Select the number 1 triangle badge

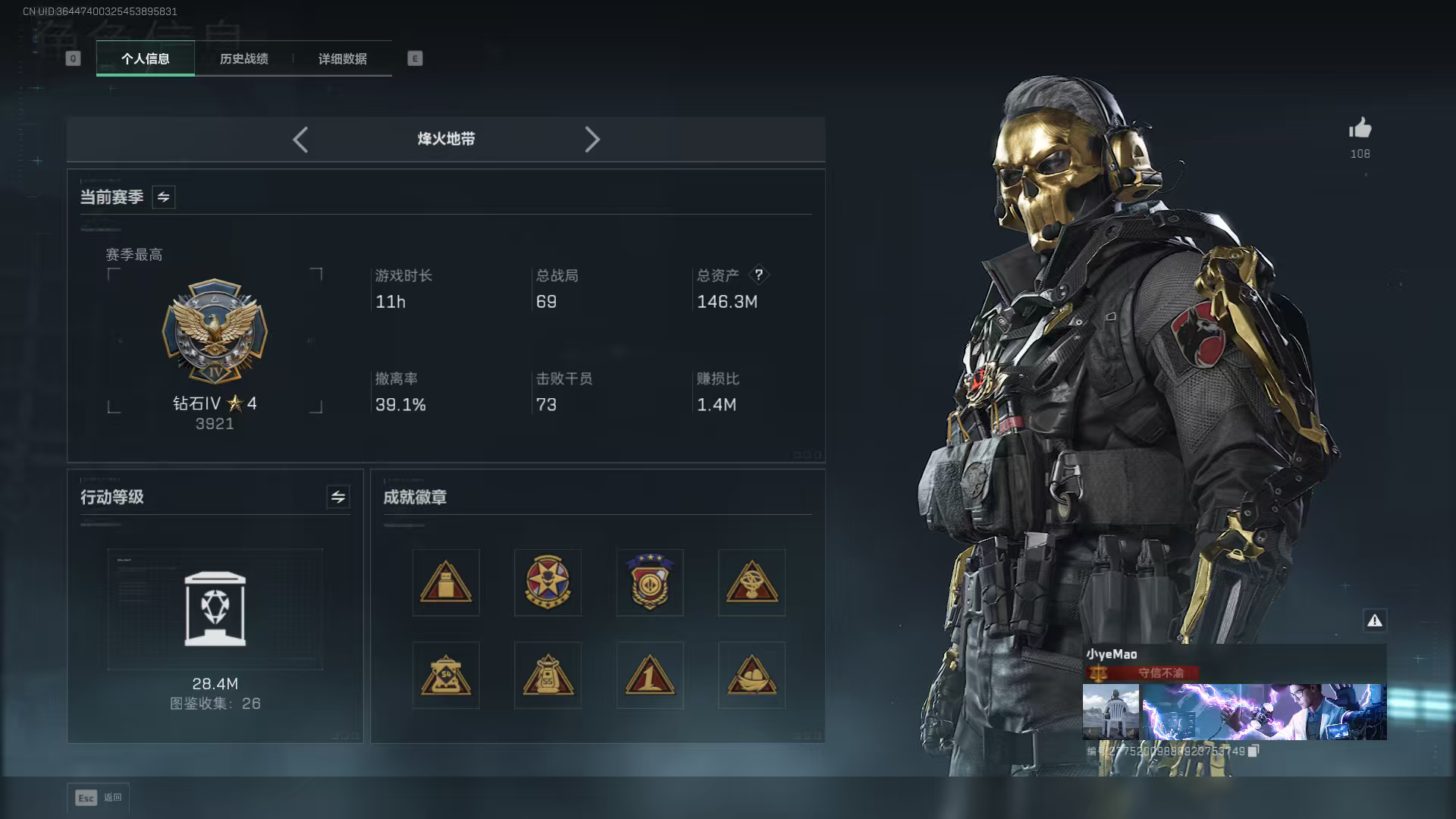click(x=650, y=675)
